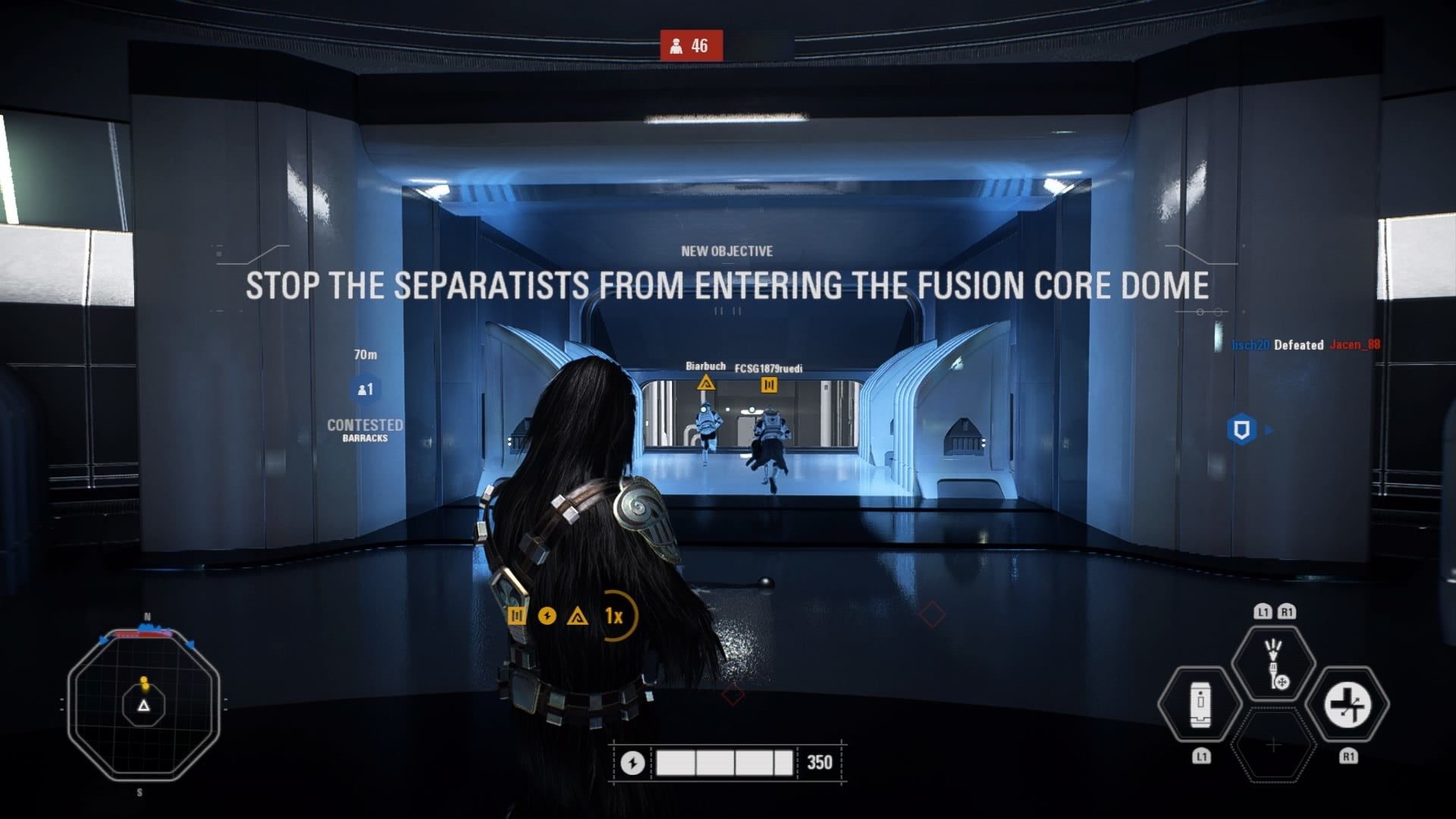Select squad icon above teammate FCSG1879ruedi
This screenshot has width=1456, height=819.
click(769, 385)
